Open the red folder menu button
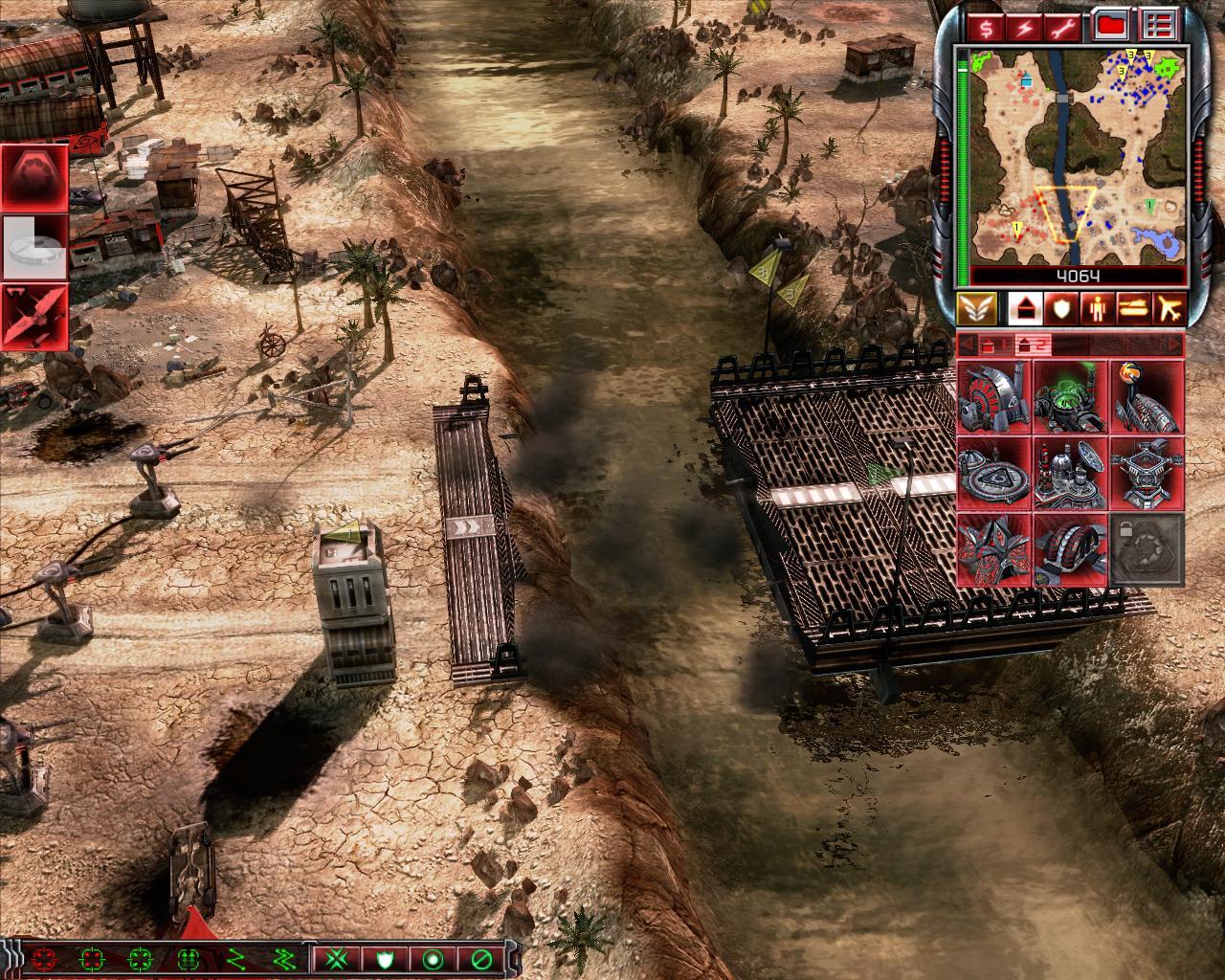 [x=1112, y=27]
